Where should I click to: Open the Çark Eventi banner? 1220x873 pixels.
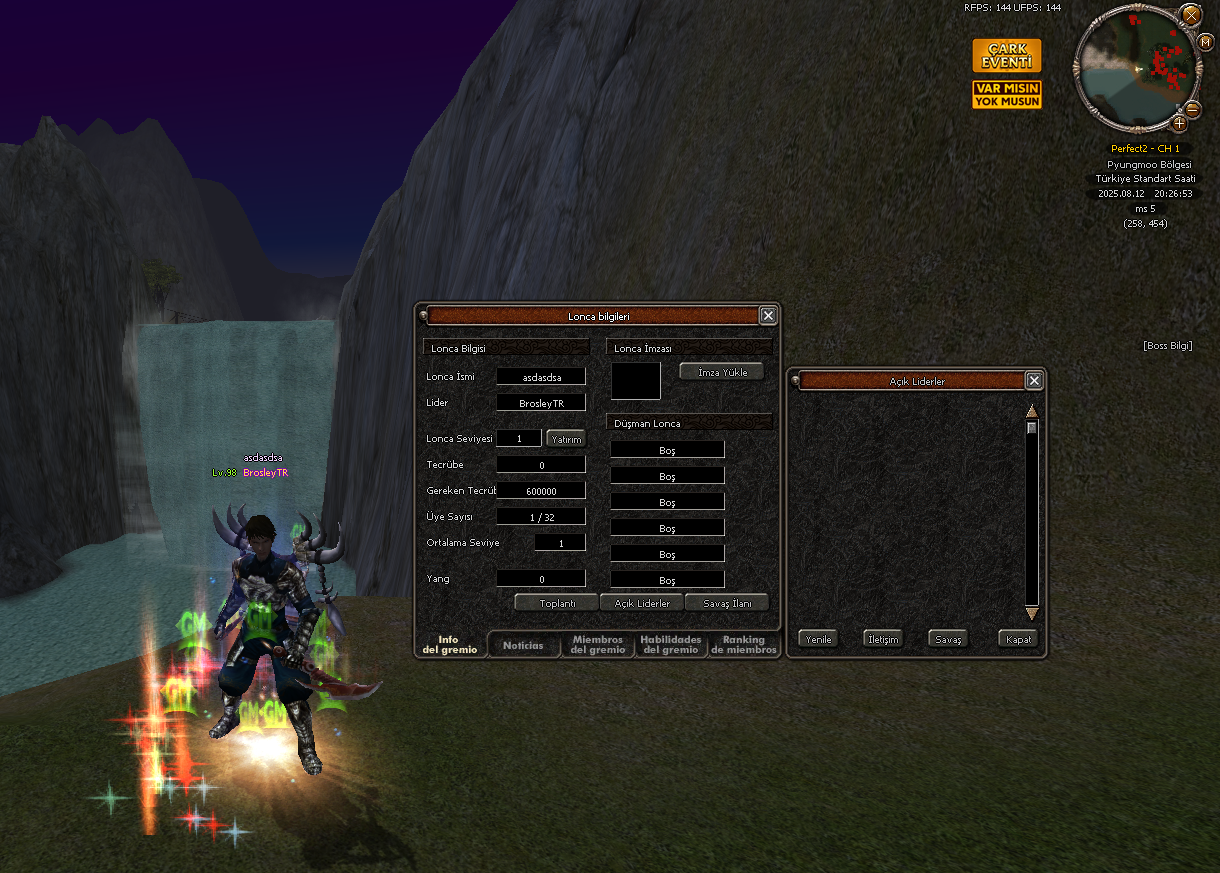click(1006, 56)
